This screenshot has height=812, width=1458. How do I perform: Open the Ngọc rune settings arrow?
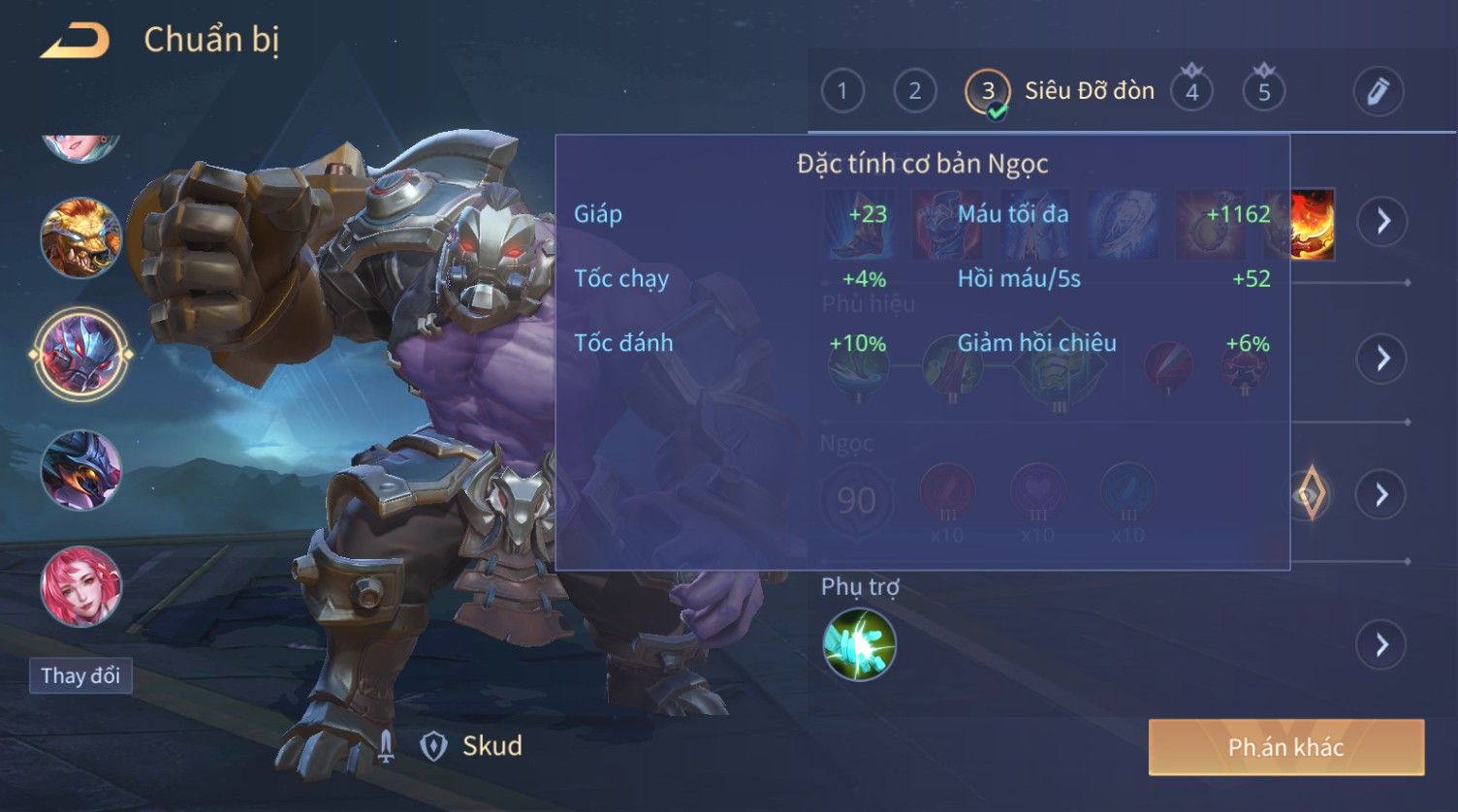(1382, 495)
